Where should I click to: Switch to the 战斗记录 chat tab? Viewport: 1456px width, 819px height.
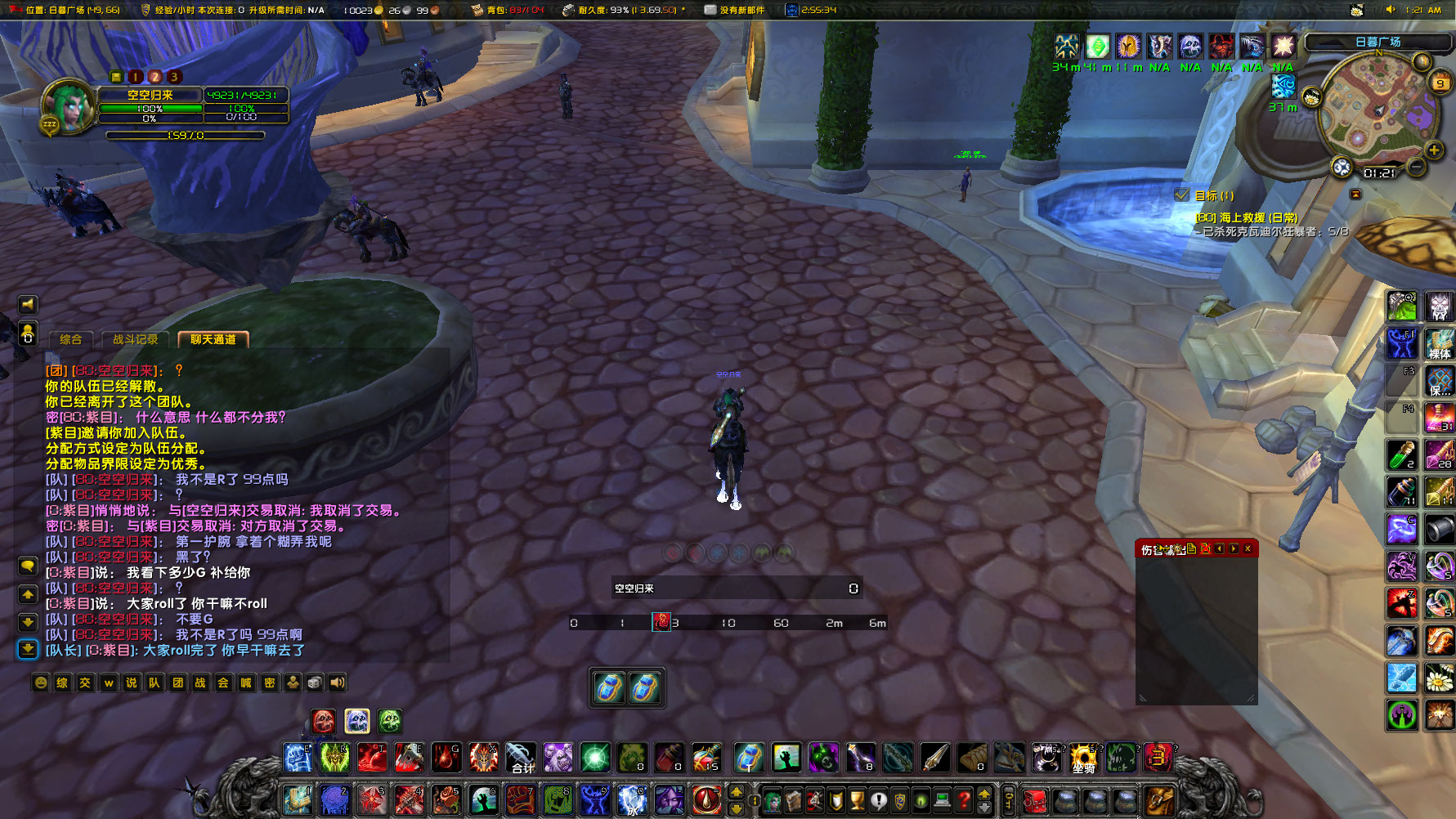(136, 338)
